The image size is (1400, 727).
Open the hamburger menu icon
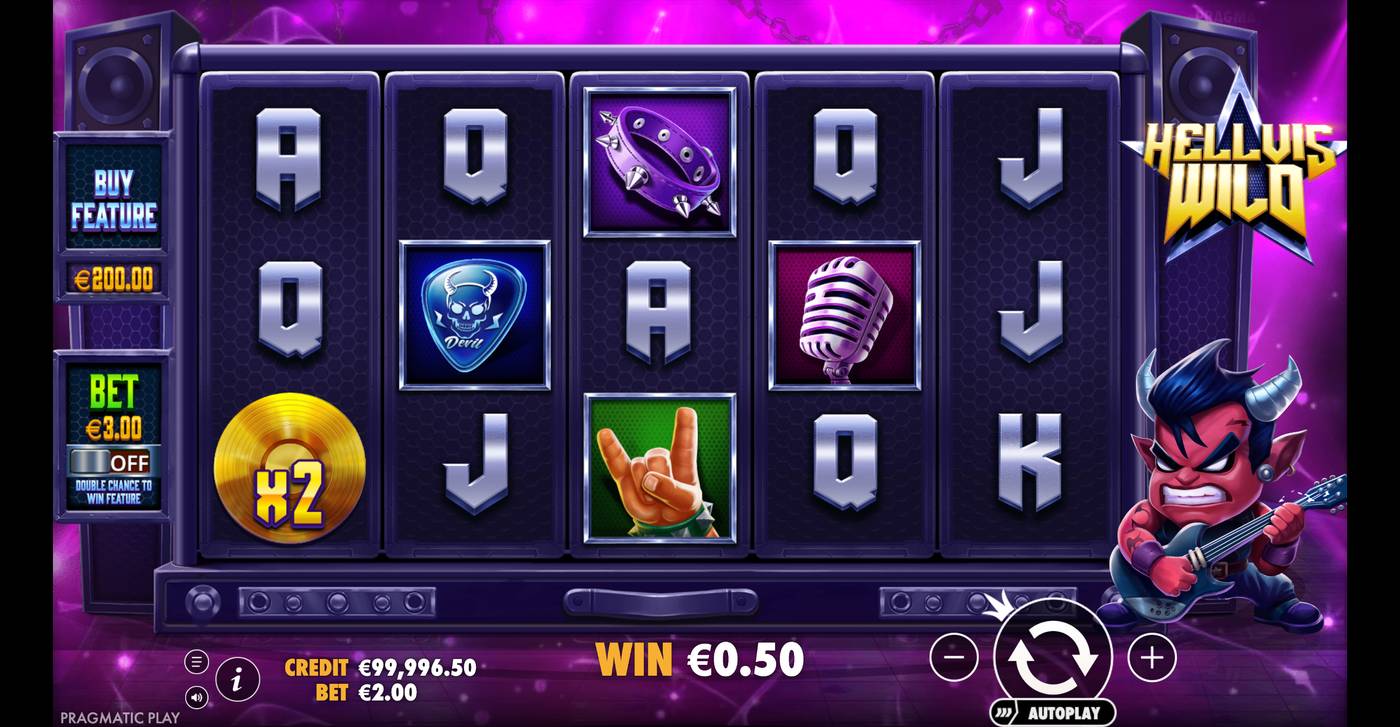[x=197, y=661]
